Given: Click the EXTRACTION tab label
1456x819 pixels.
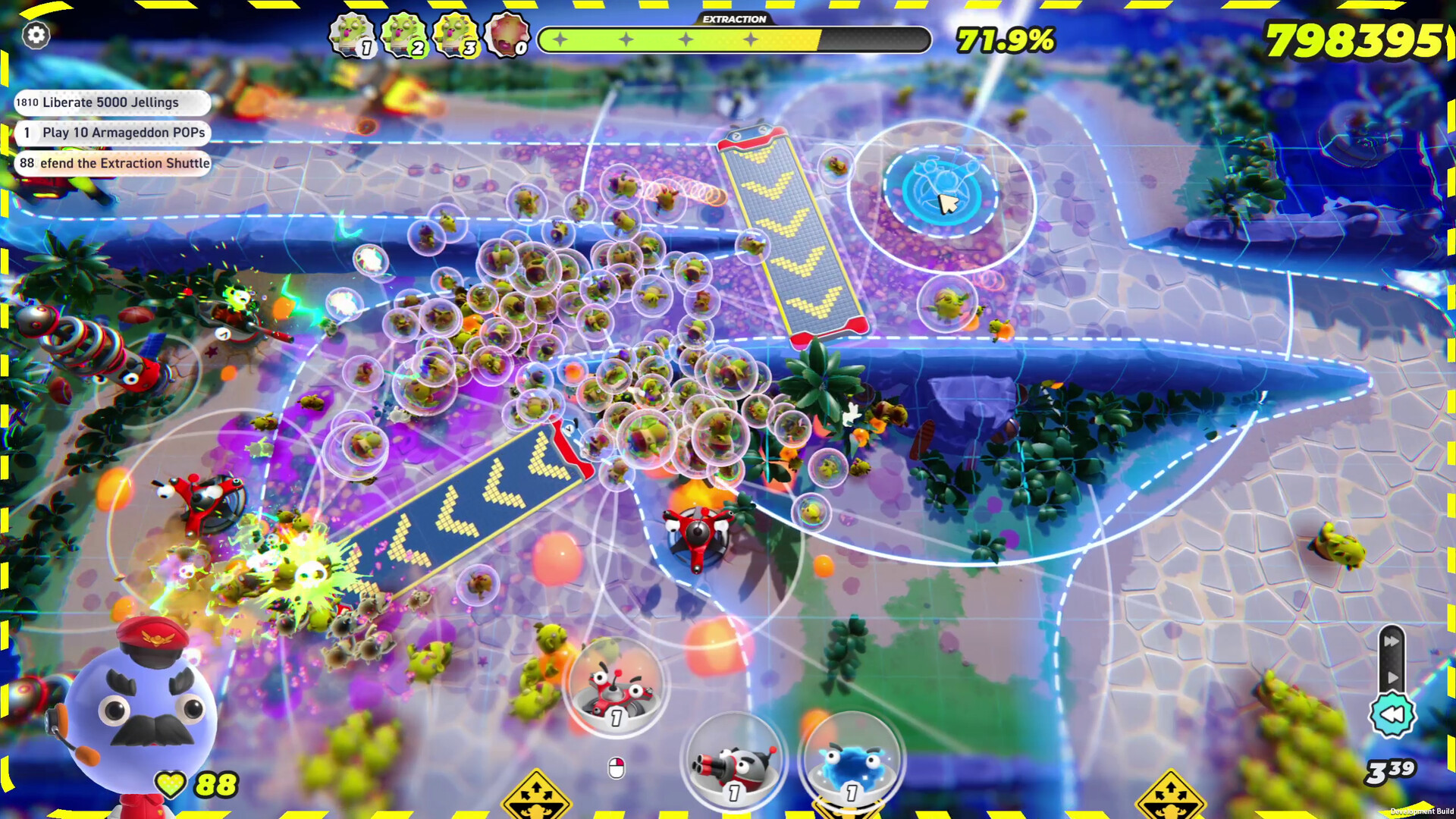Looking at the screenshot, I should [733, 19].
